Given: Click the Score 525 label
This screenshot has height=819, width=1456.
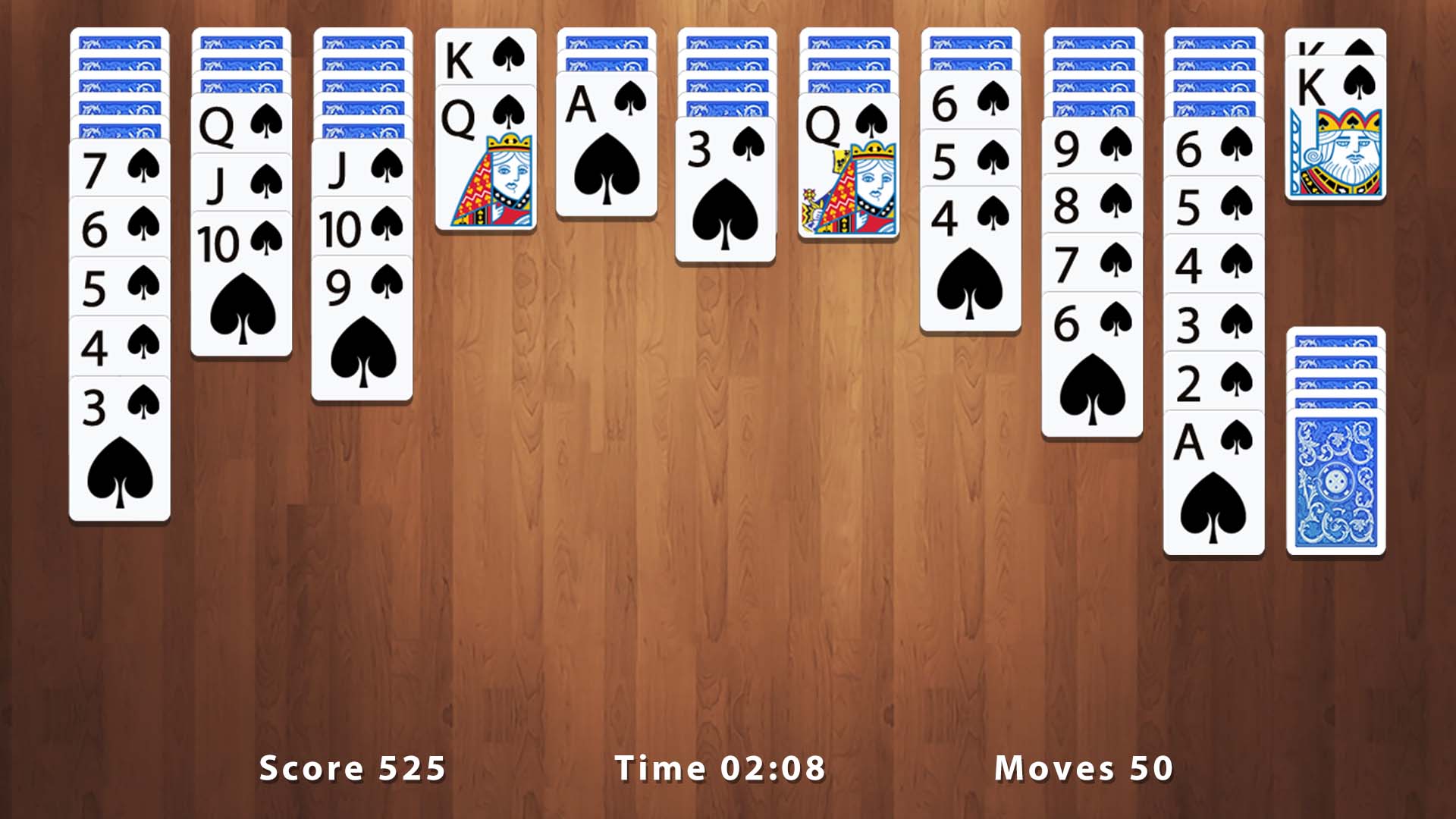Looking at the screenshot, I should point(353,768).
